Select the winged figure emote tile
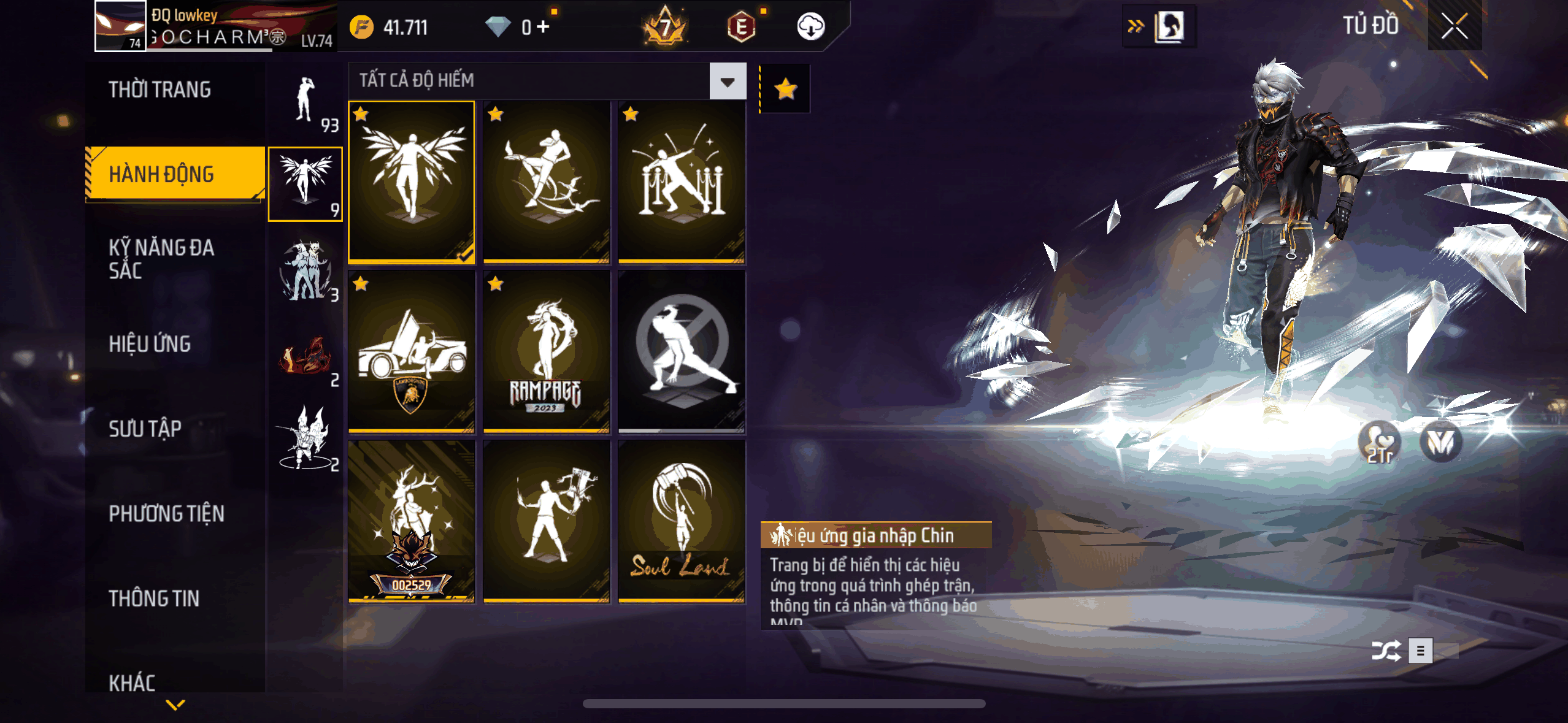The image size is (1568, 723). [412, 181]
